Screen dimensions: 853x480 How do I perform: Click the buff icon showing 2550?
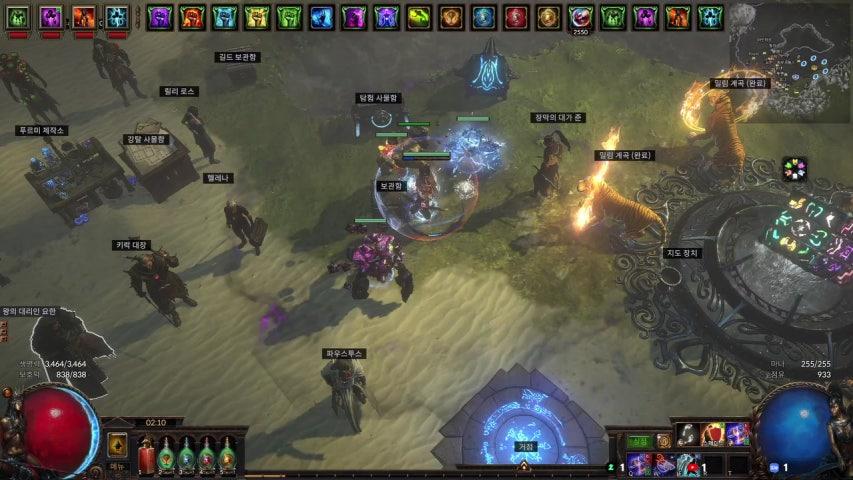tap(580, 17)
